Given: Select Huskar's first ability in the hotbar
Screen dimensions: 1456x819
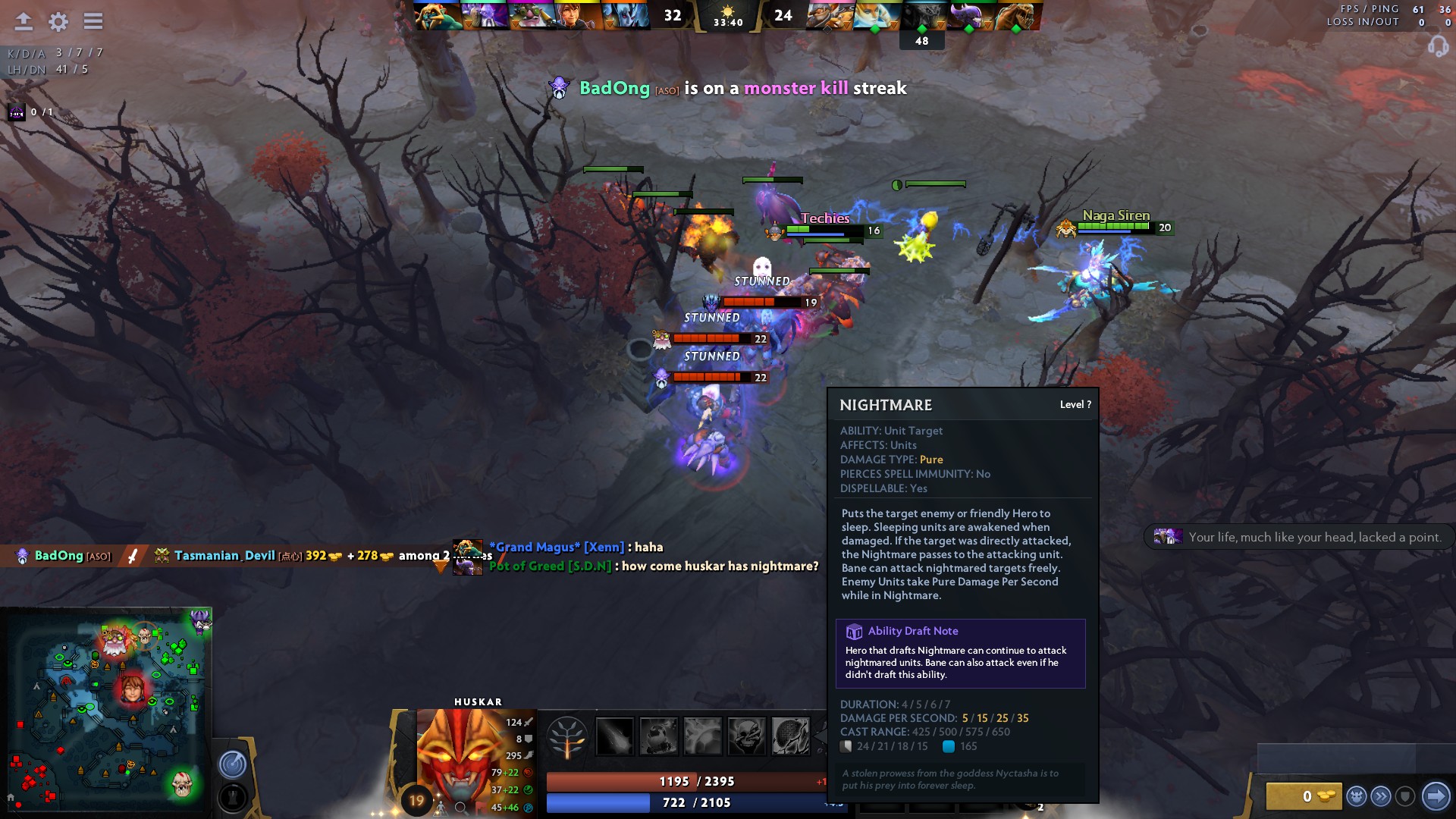Looking at the screenshot, I should click(615, 738).
